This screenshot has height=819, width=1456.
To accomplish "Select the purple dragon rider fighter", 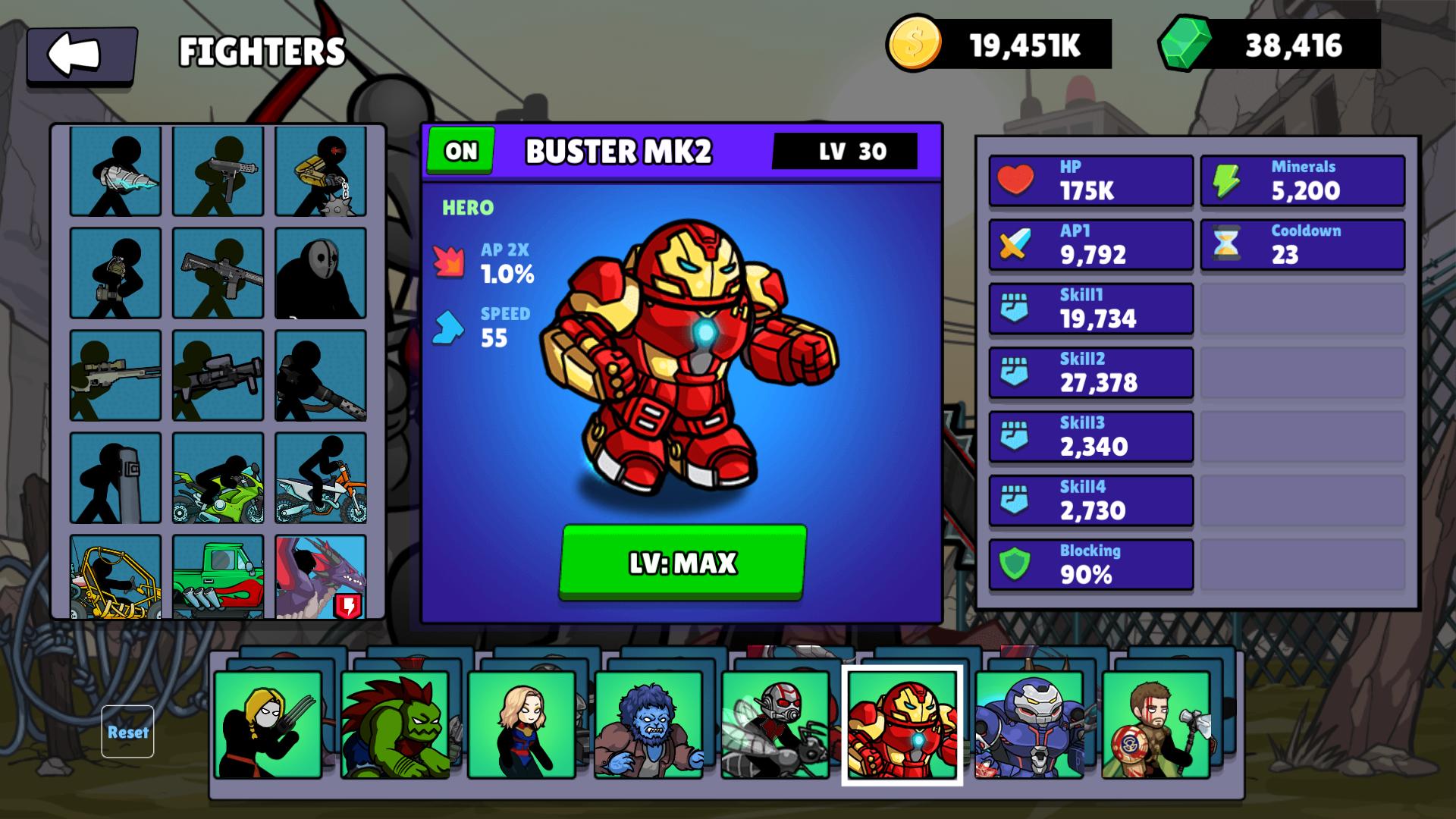I will tap(321, 576).
